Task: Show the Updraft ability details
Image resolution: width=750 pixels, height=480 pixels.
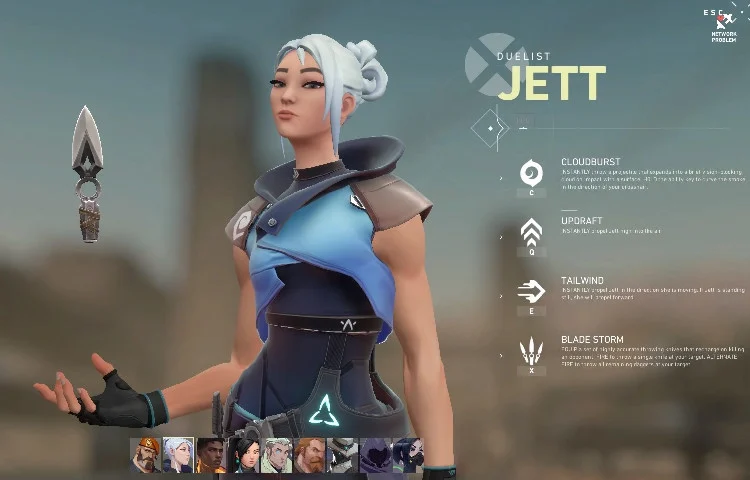Action: tap(532, 233)
